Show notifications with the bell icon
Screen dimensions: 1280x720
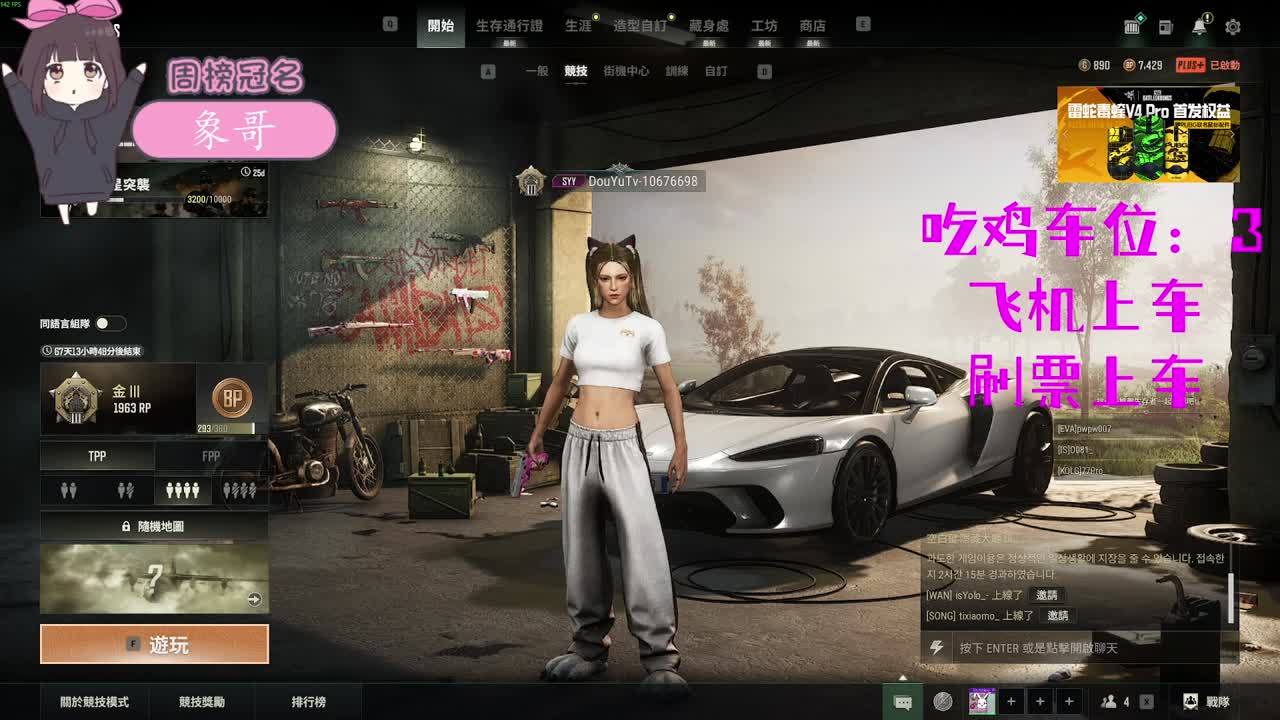1199,27
